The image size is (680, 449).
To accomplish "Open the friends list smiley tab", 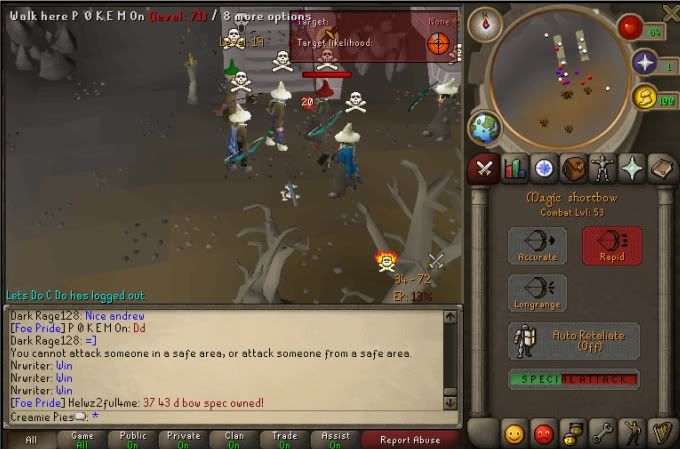I will (515, 434).
